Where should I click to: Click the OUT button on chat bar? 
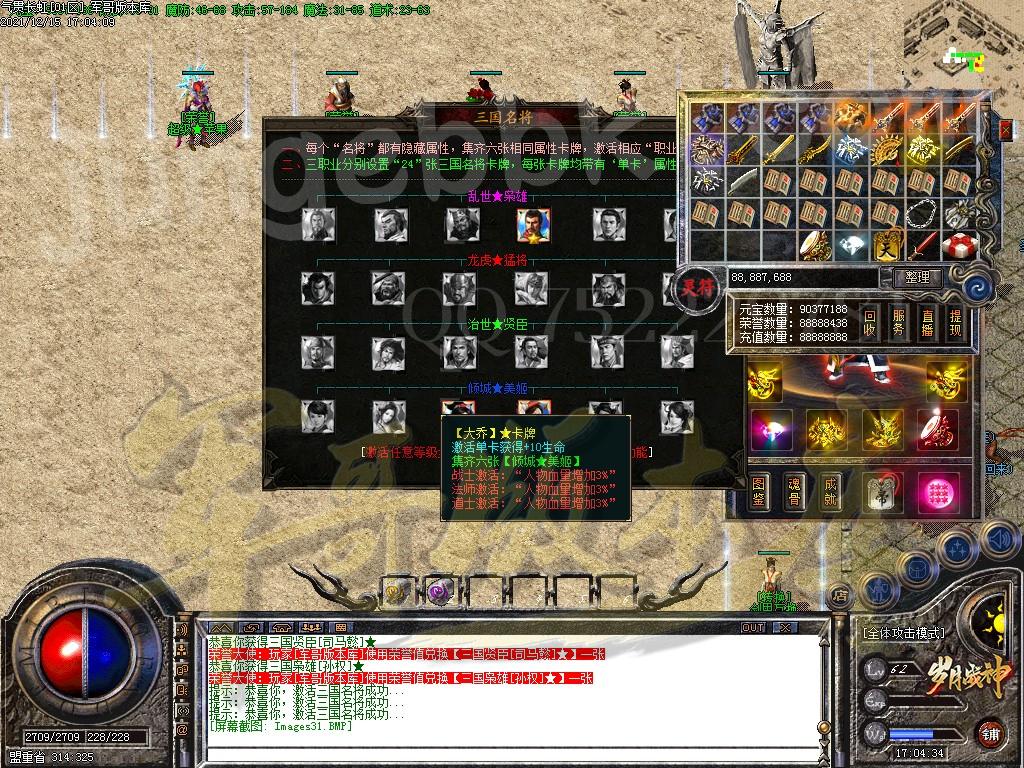coord(753,628)
